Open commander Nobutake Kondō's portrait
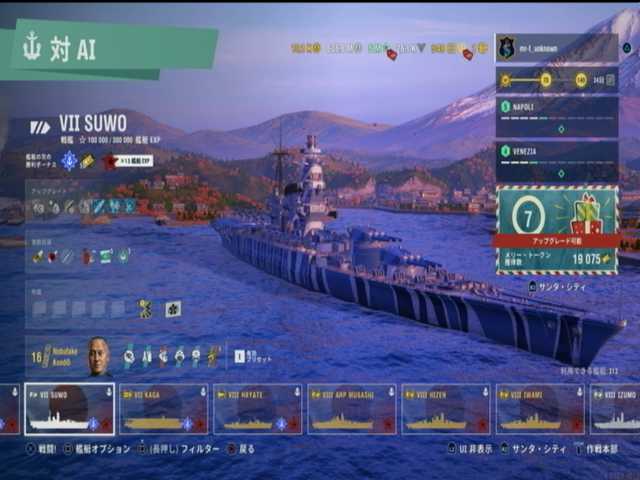Viewport: 640px width, 480px height. point(98,357)
